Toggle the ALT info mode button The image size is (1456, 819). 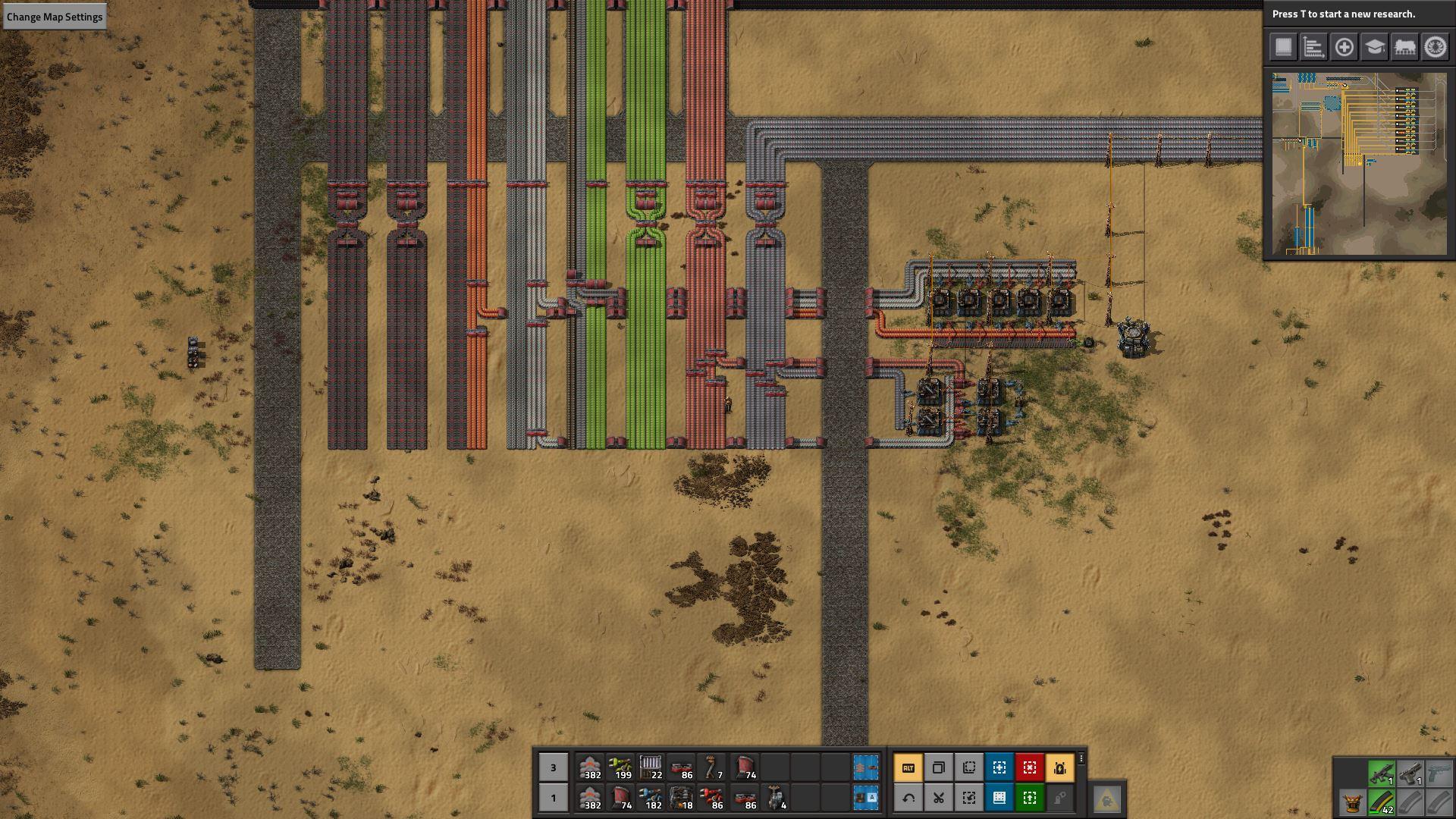click(908, 767)
